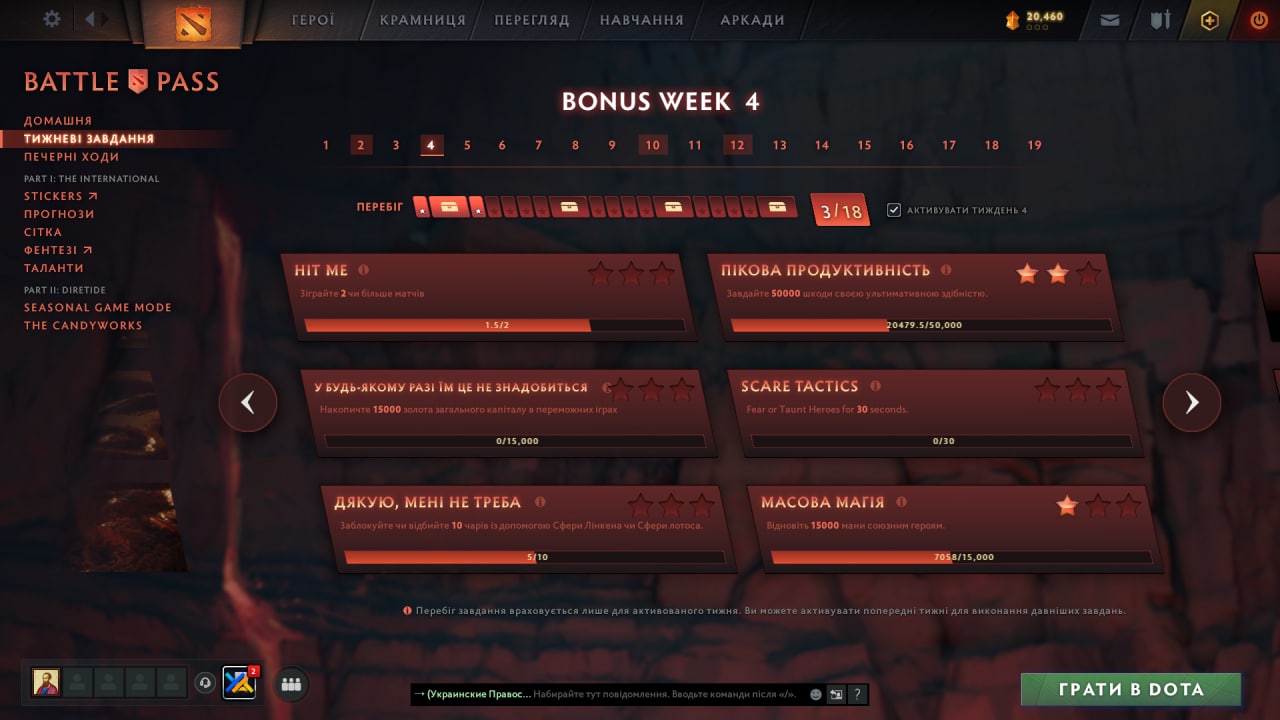Viewport: 1280px width, 720px height.
Task: Open your mail inbox envelope
Action: point(1109,19)
